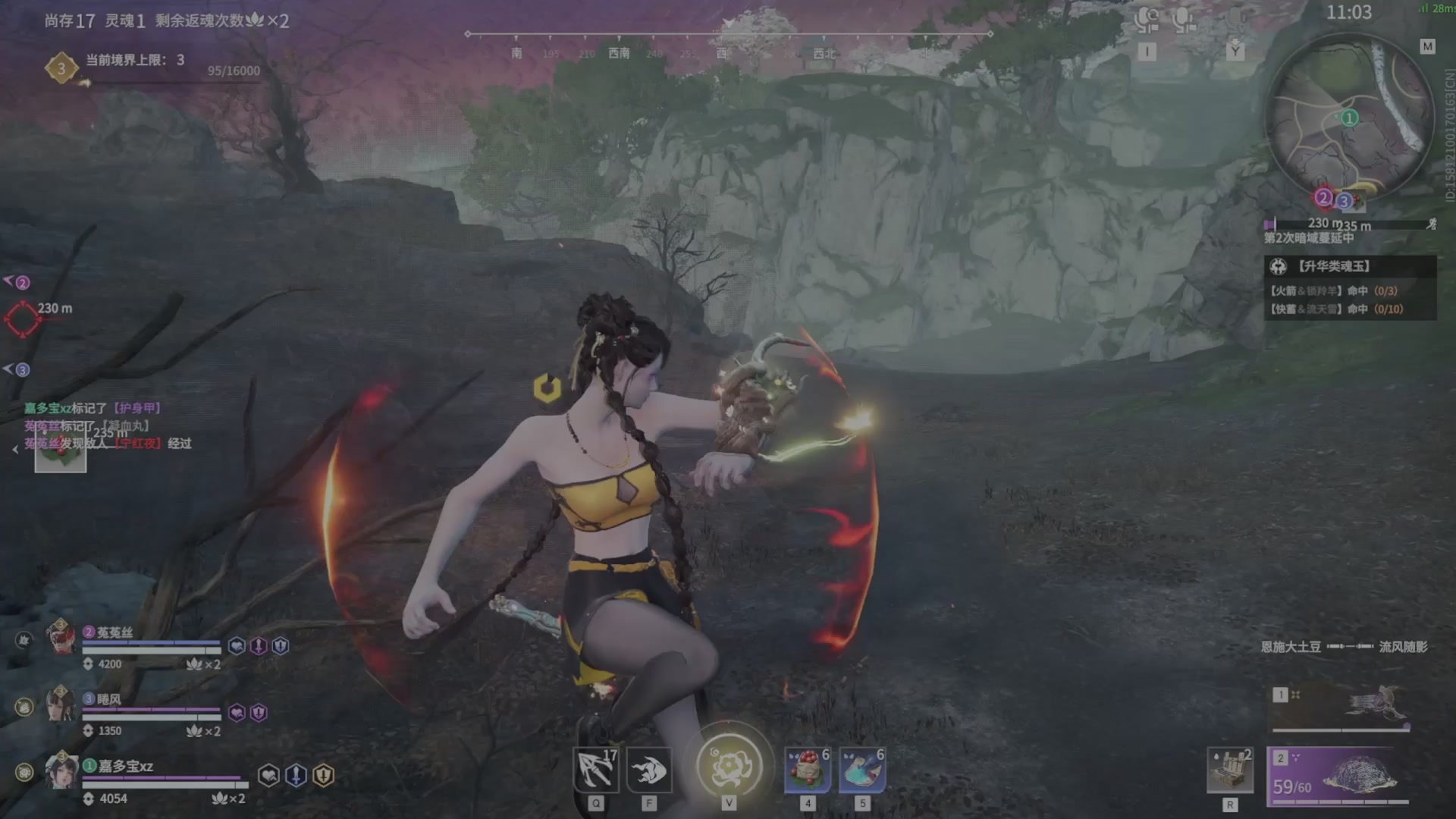Click 嘉多宝xz's own player portrait
Screen dimensions: 1456x819
point(61,770)
